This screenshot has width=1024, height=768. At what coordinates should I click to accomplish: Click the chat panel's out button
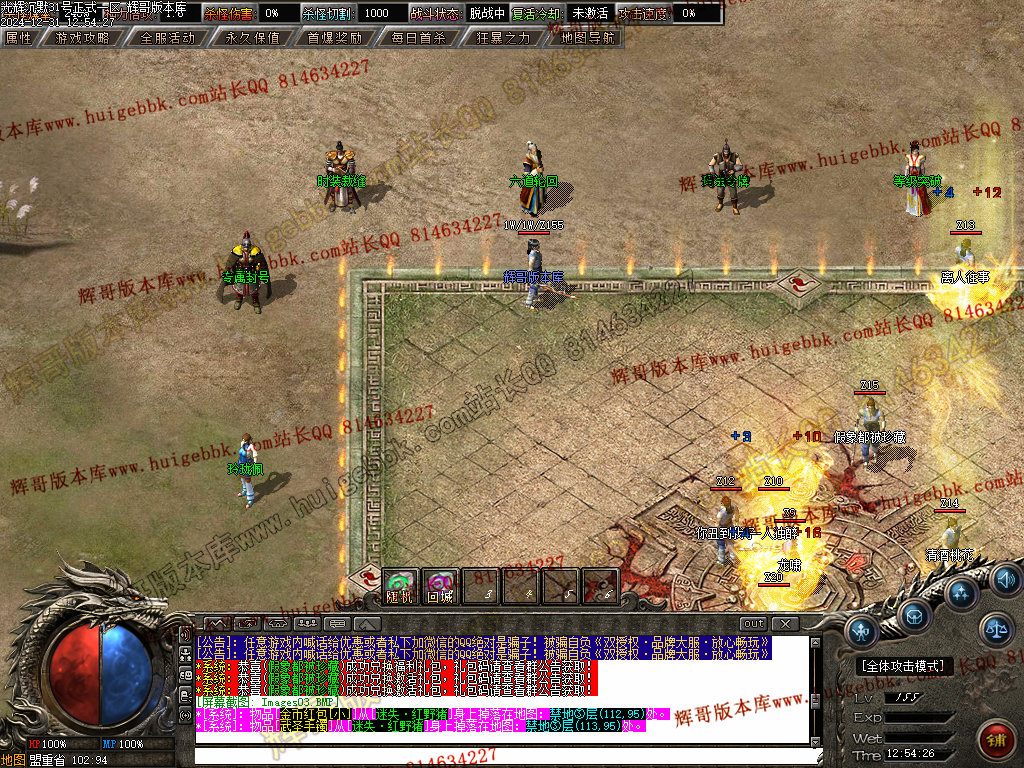(754, 624)
